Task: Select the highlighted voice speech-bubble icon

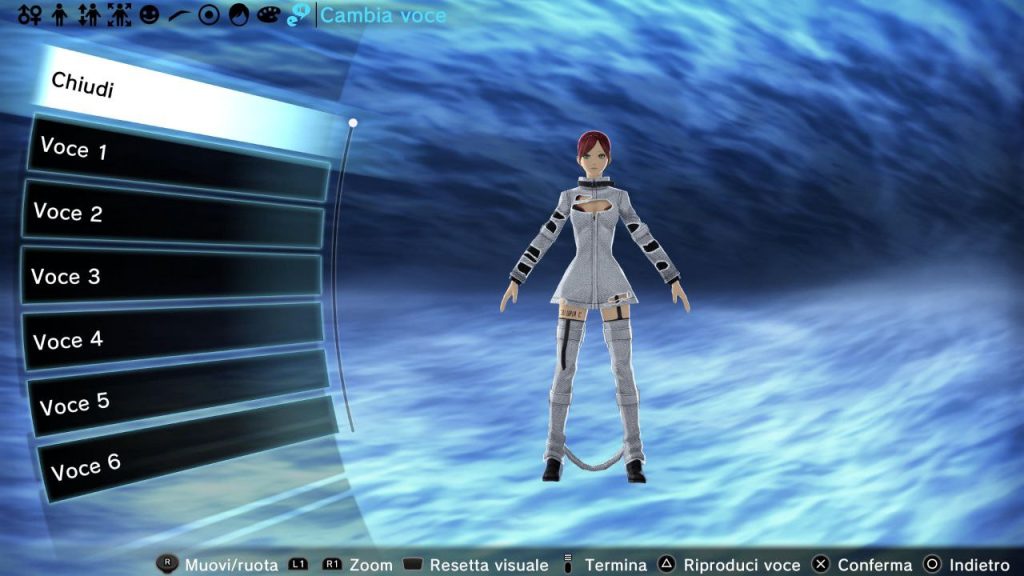Action: pos(298,16)
